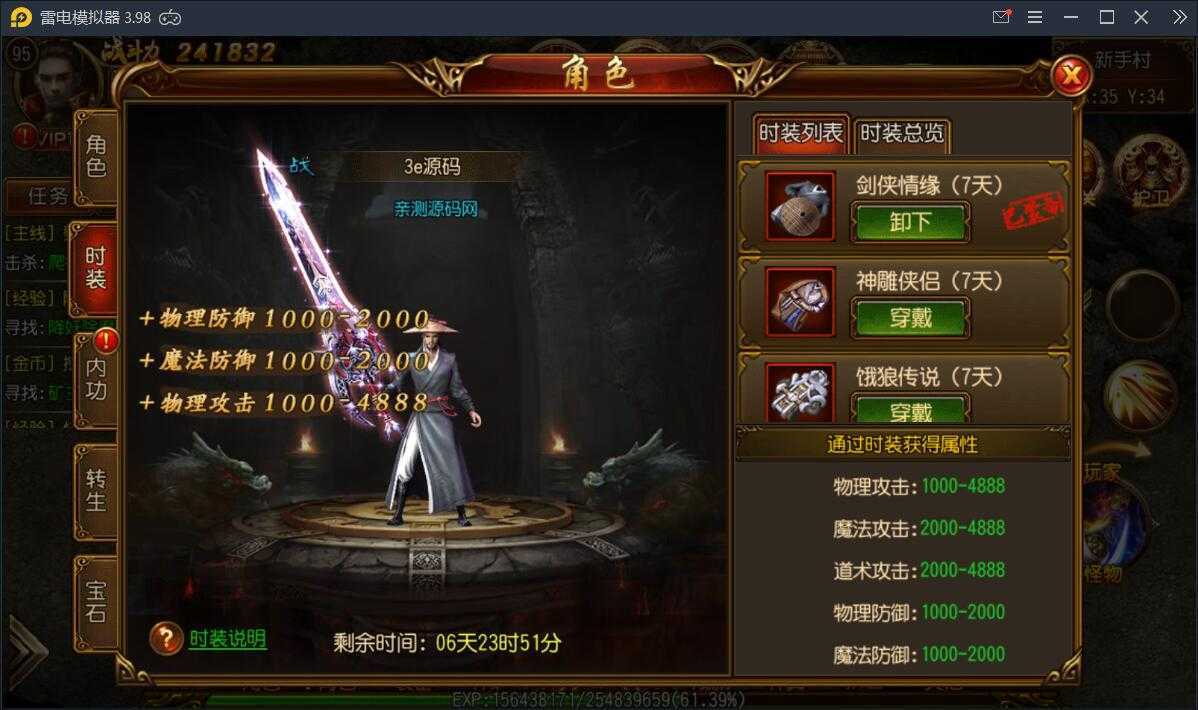Show the 时装列表 tab
The height and width of the screenshot is (710, 1198).
800,133
